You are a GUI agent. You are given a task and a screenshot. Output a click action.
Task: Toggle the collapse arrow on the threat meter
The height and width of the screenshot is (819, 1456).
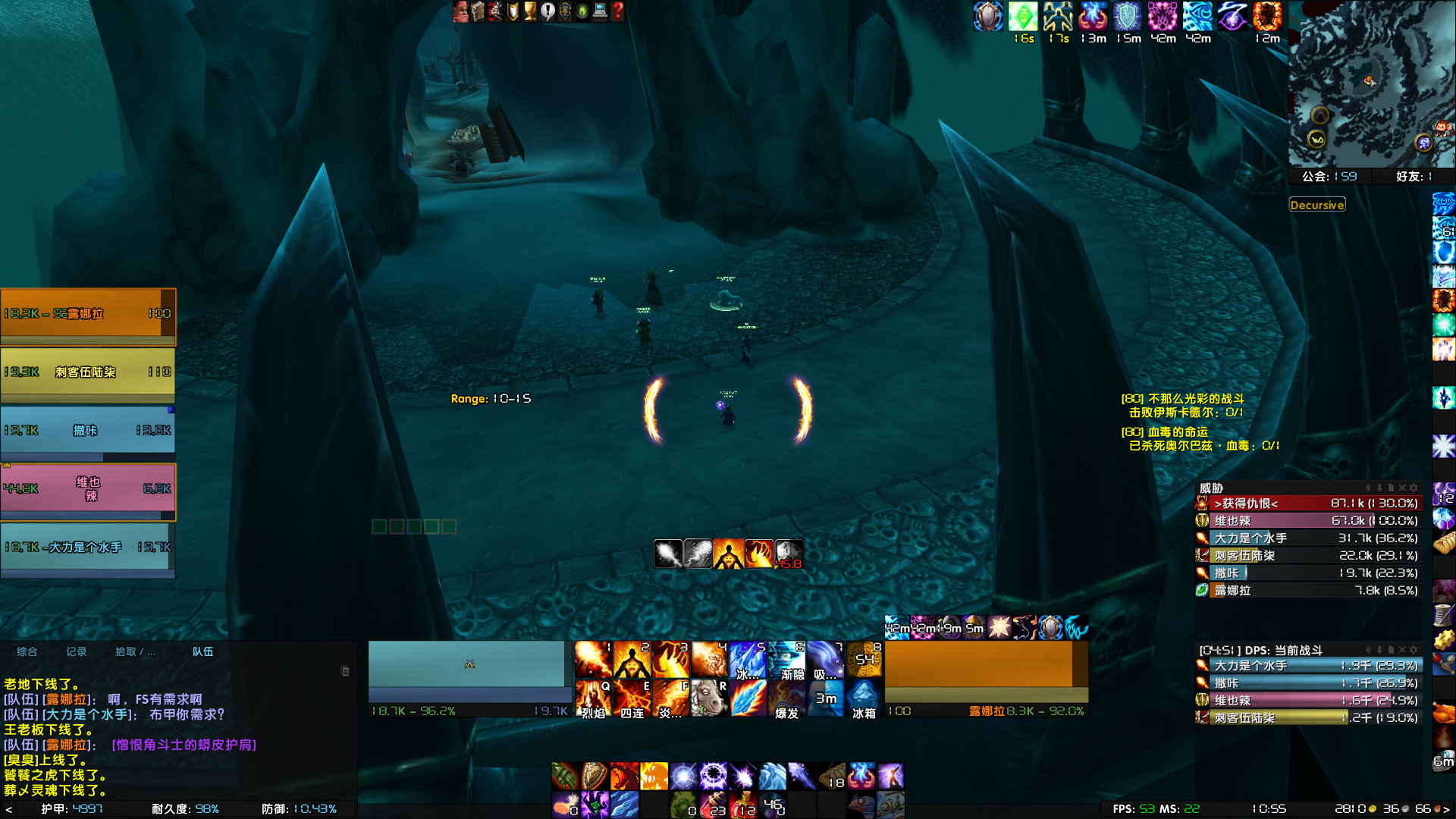(1380, 486)
